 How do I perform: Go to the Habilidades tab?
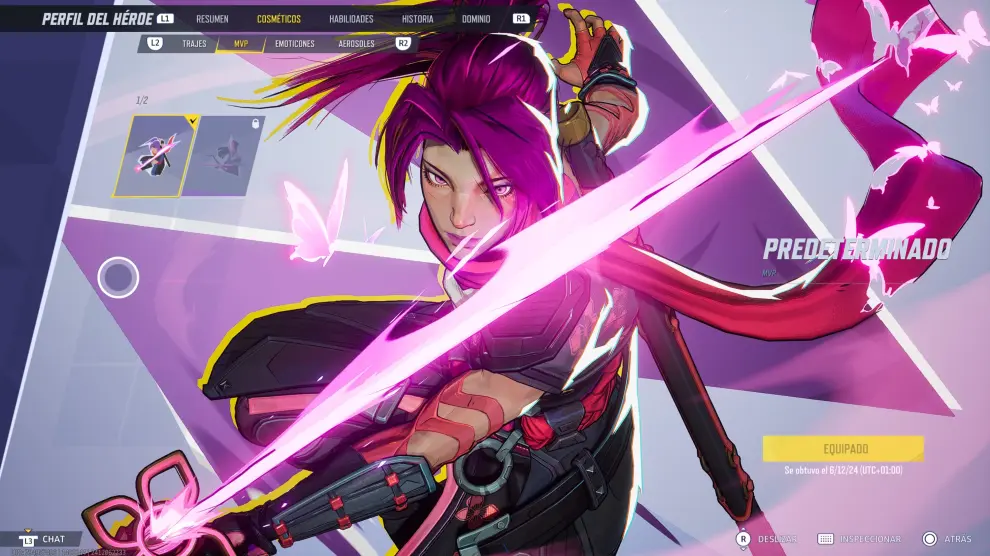click(351, 19)
